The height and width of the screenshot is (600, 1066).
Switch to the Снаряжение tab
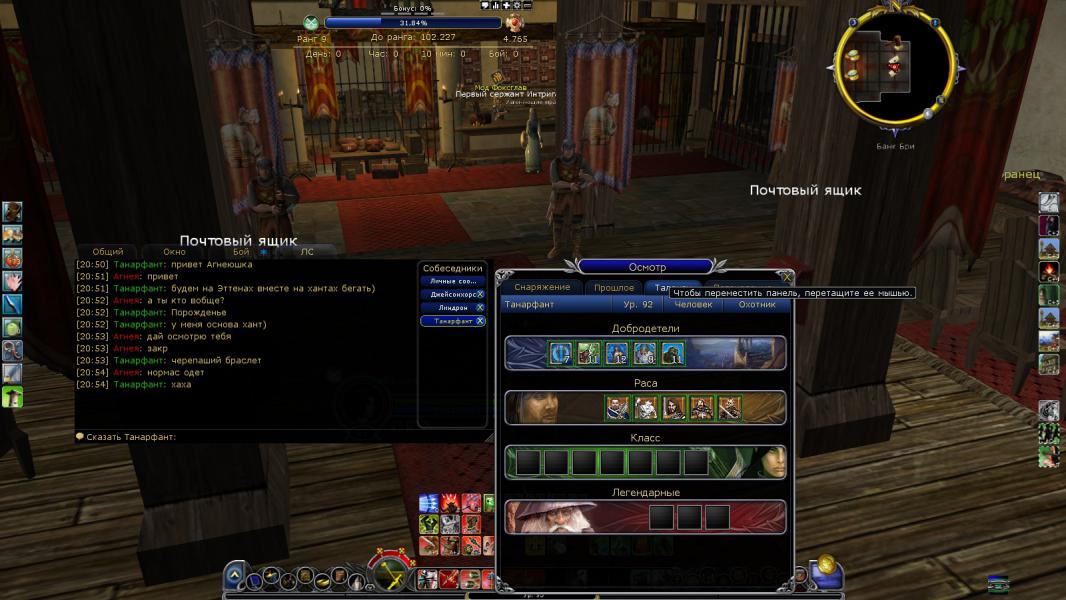(x=542, y=288)
